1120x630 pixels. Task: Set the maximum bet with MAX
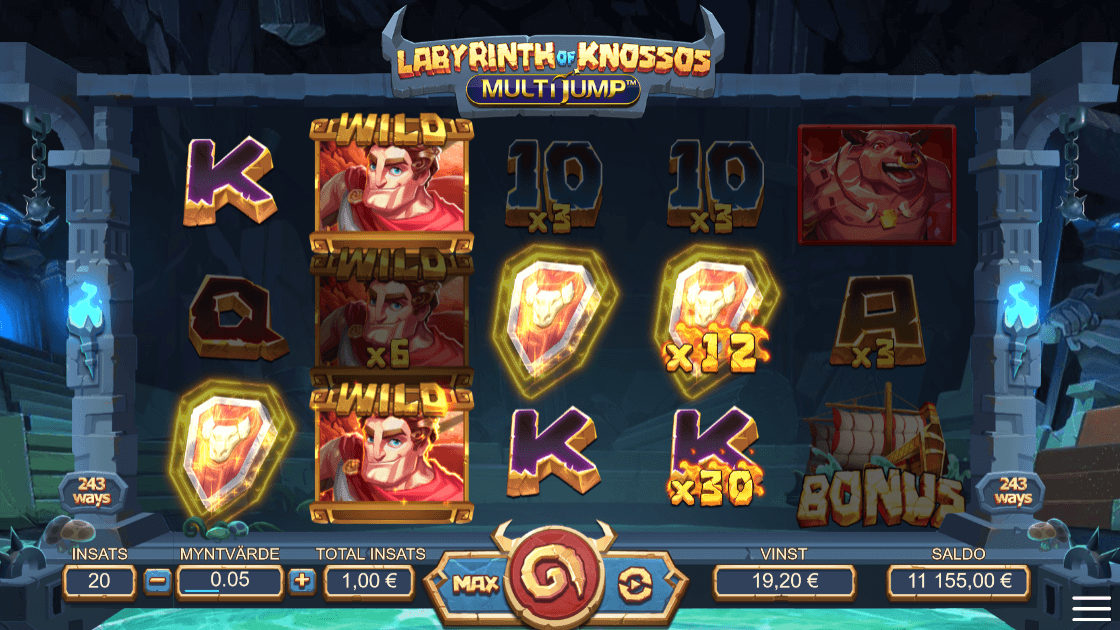[468, 582]
